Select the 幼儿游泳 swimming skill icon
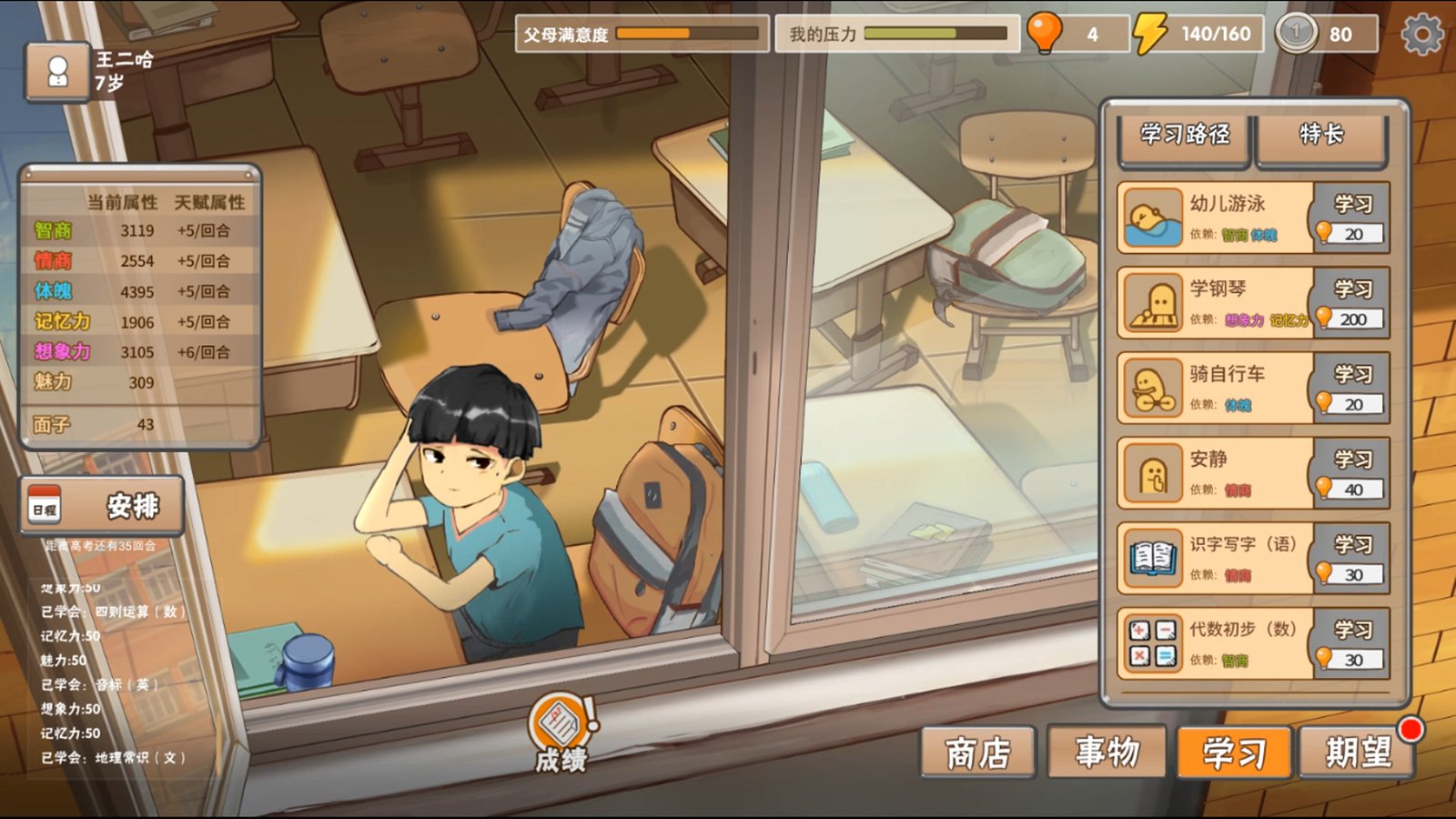The width and height of the screenshot is (1456, 819). 1150,218
